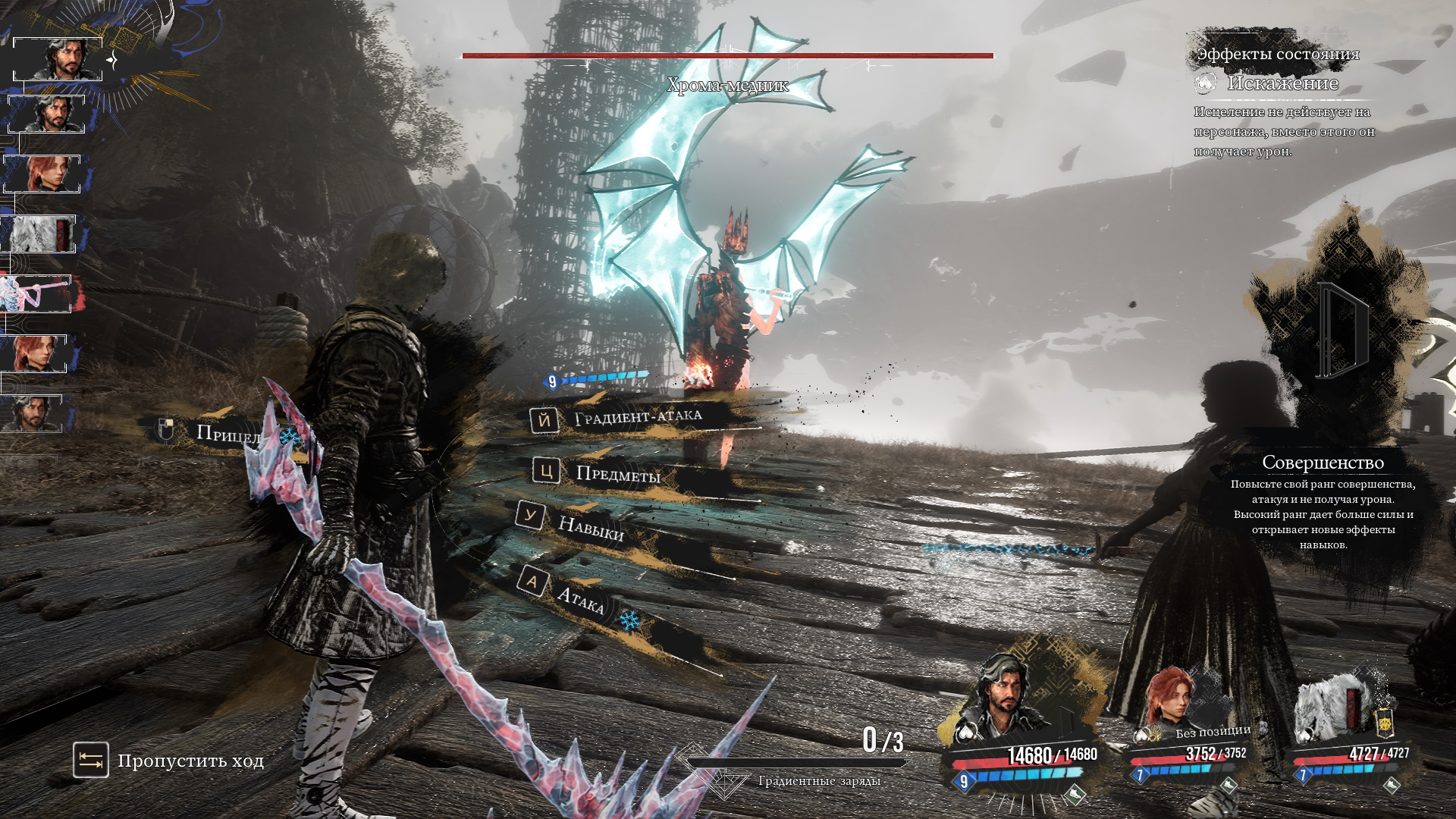Open the Навыки skills menu
Image resolution: width=1456 pixels, height=819 pixels.
click(x=590, y=526)
